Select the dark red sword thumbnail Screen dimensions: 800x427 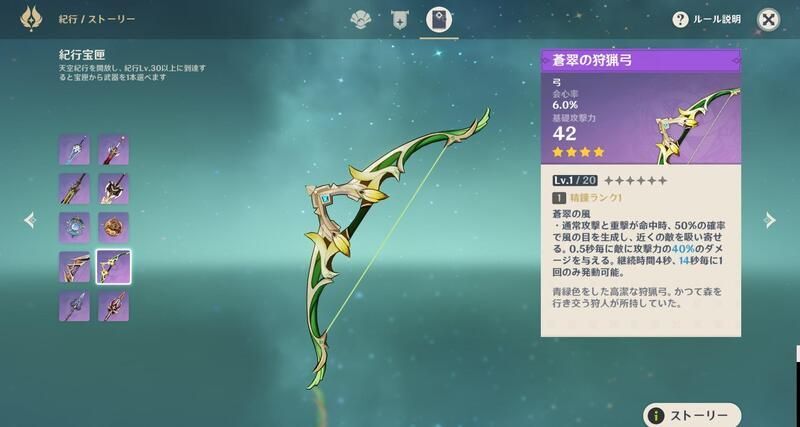click(x=113, y=150)
